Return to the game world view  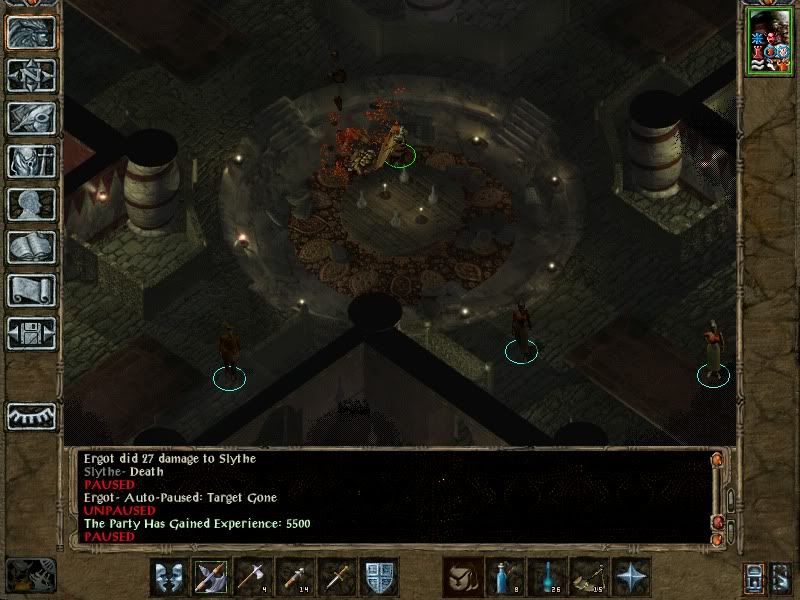pyautogui.click(x=31, y=32)
